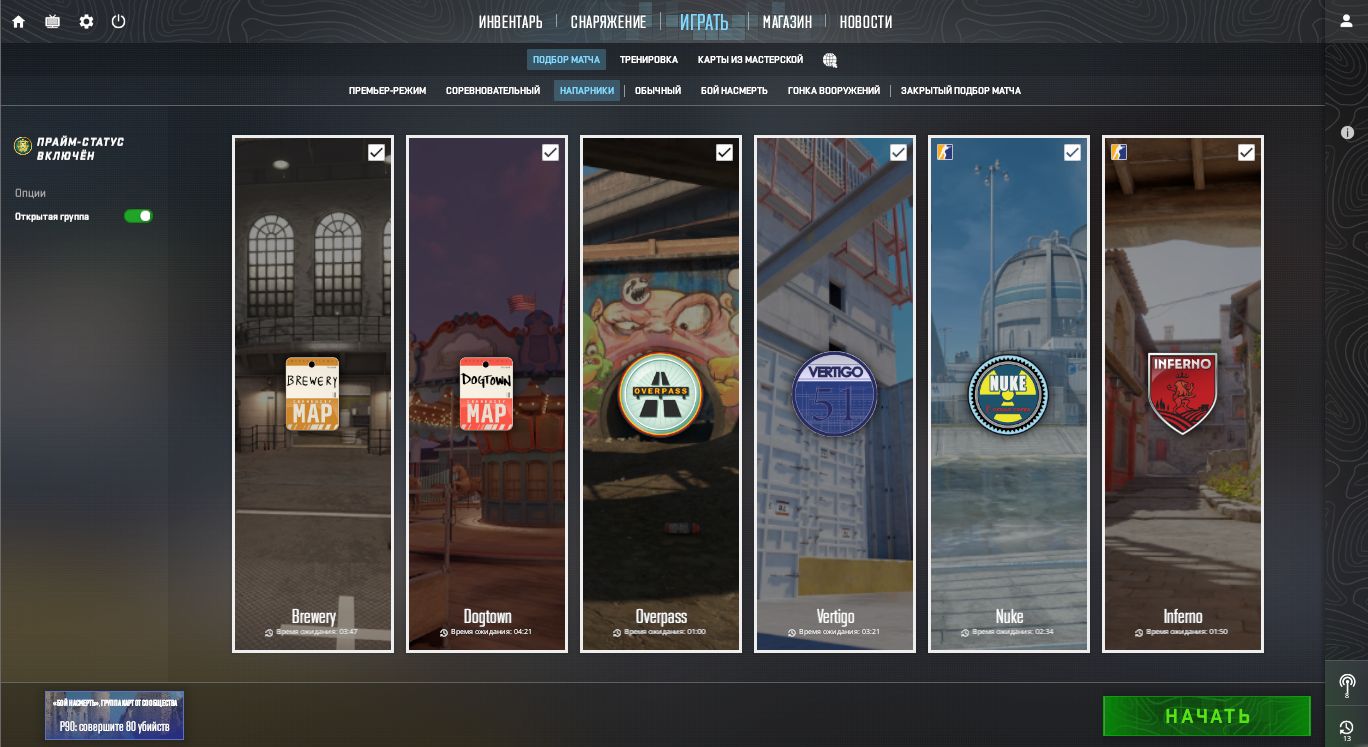Click the Overpass map card
1368x747 pixels.
point(661,394)
